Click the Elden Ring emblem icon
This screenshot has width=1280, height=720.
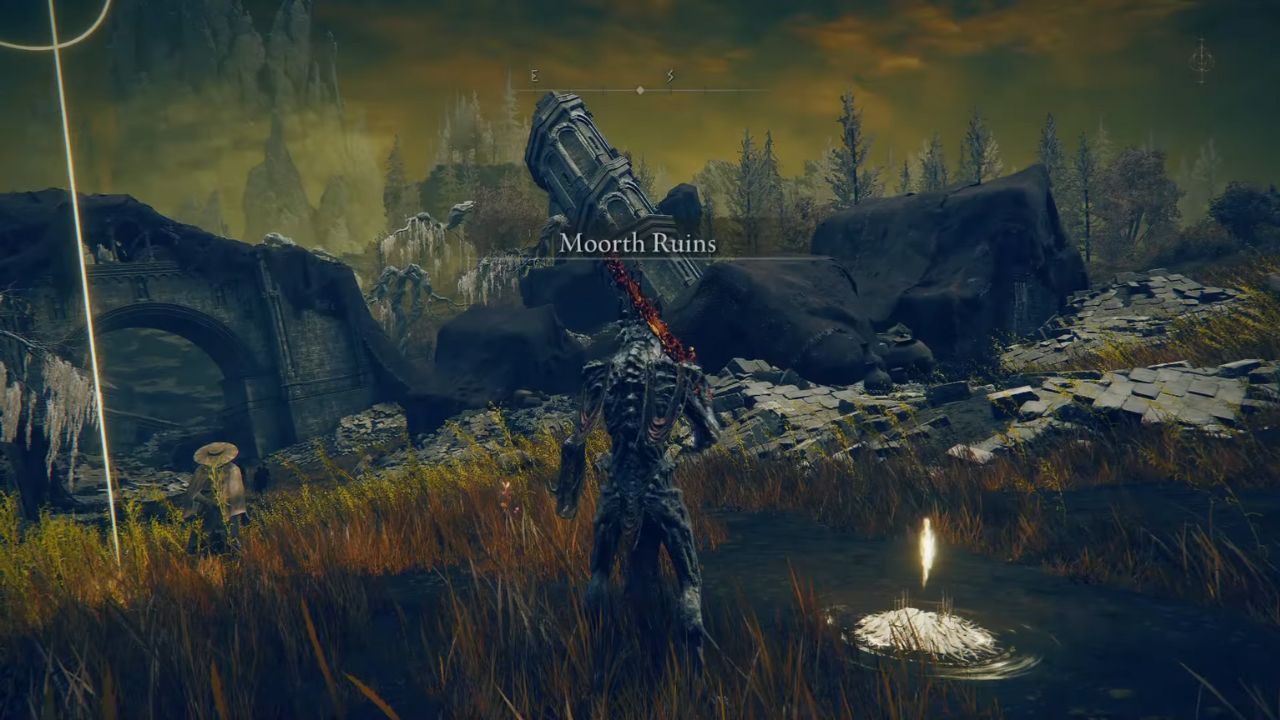click(x=1200, y=60)
